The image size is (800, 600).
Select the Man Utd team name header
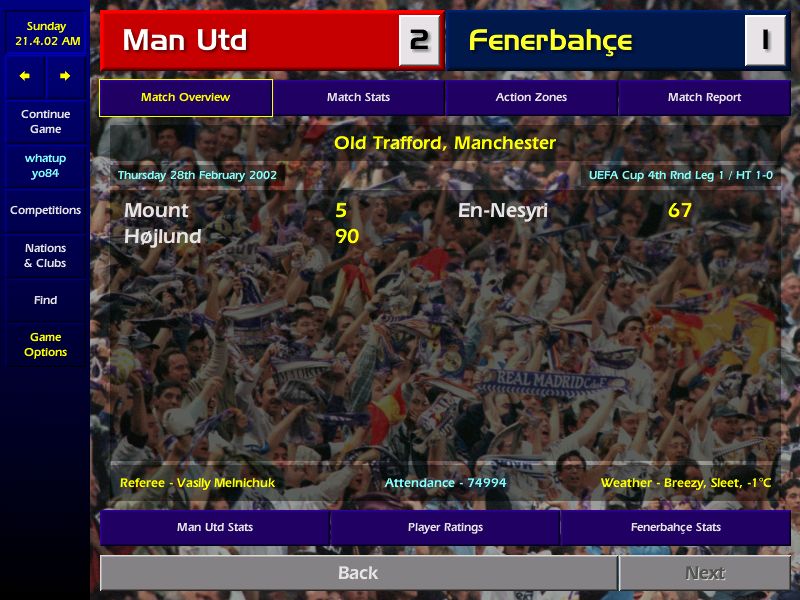pyautogui.click(x=185, y=41)
